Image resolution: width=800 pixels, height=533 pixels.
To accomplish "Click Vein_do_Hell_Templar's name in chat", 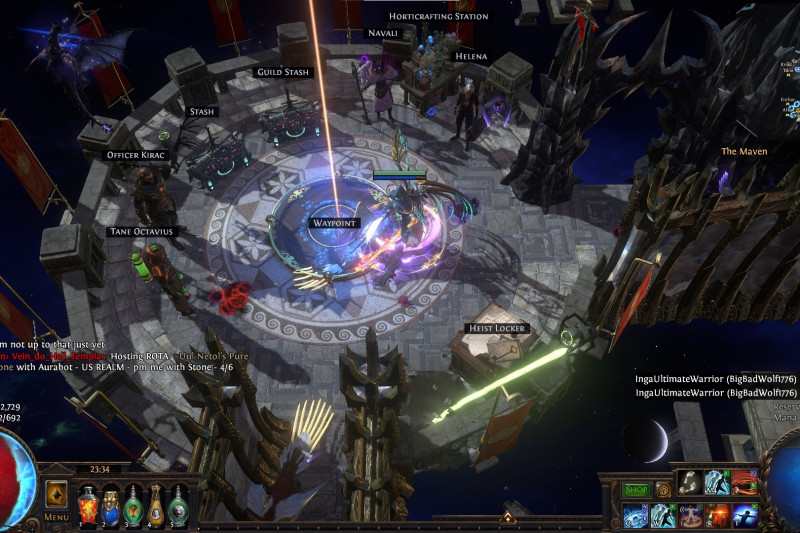I will (59, 356).
